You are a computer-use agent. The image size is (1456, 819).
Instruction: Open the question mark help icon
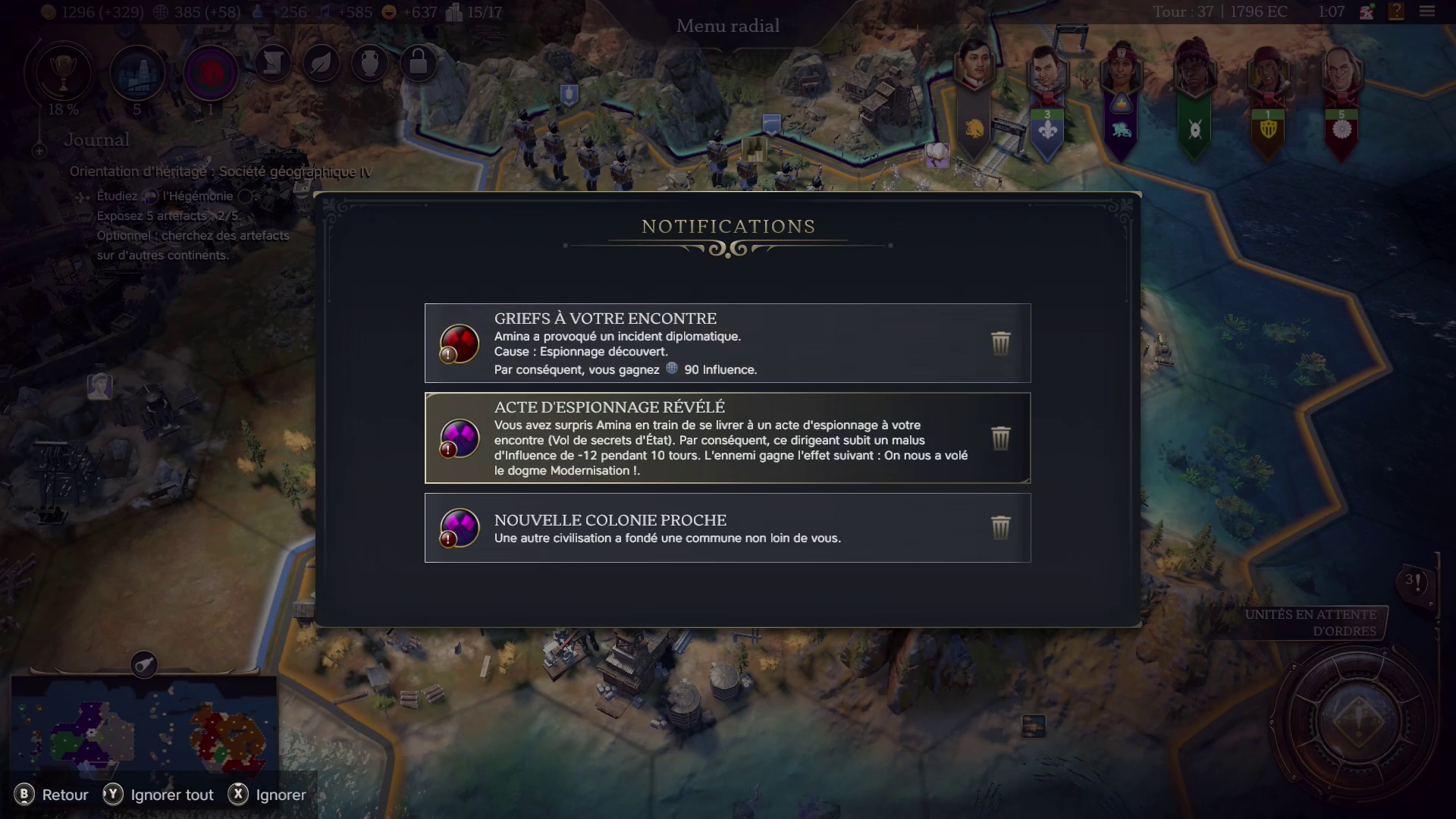tap(1396, 11)
